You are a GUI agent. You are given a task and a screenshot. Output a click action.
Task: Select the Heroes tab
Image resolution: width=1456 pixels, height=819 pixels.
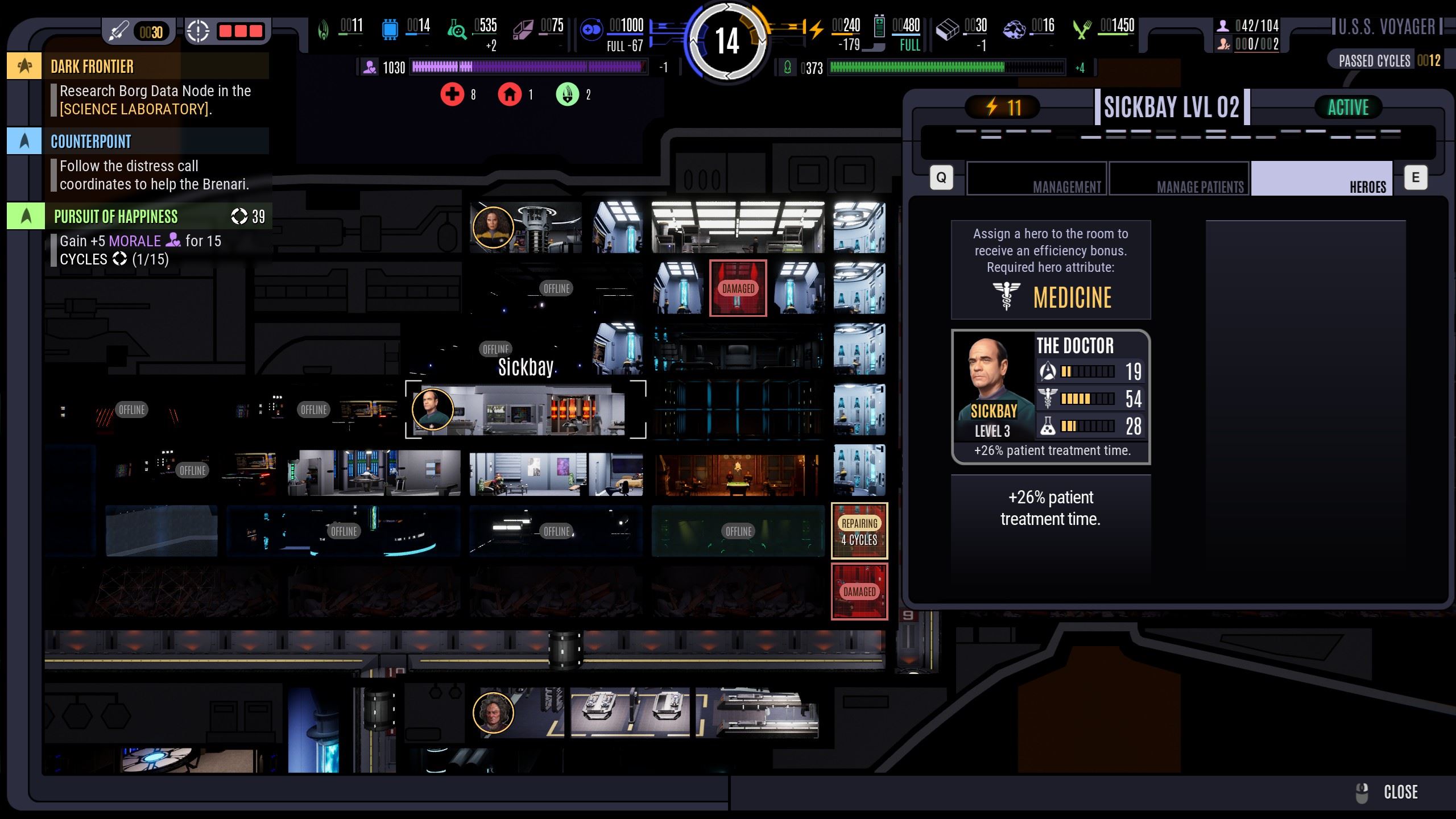point(1321,179)
